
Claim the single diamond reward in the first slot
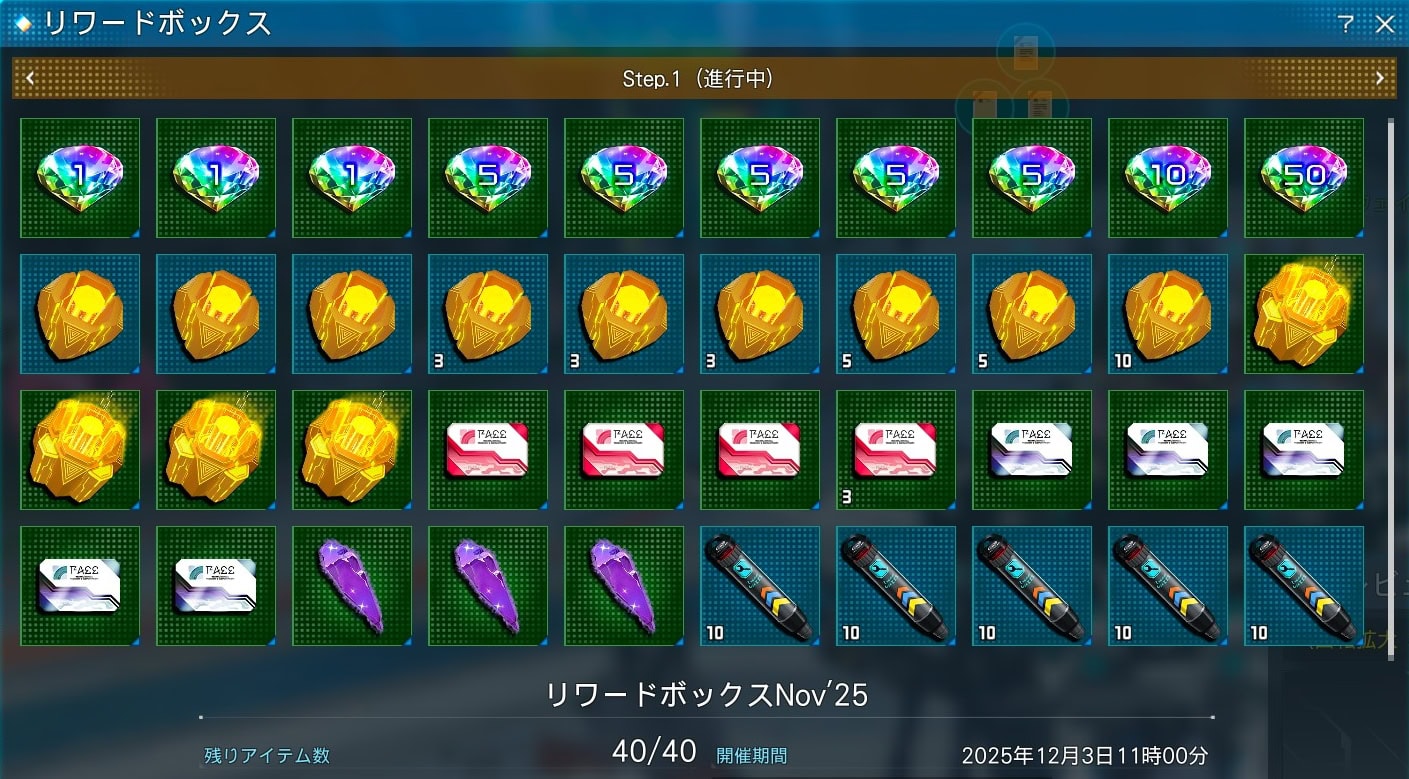click(x=80, y=178)
